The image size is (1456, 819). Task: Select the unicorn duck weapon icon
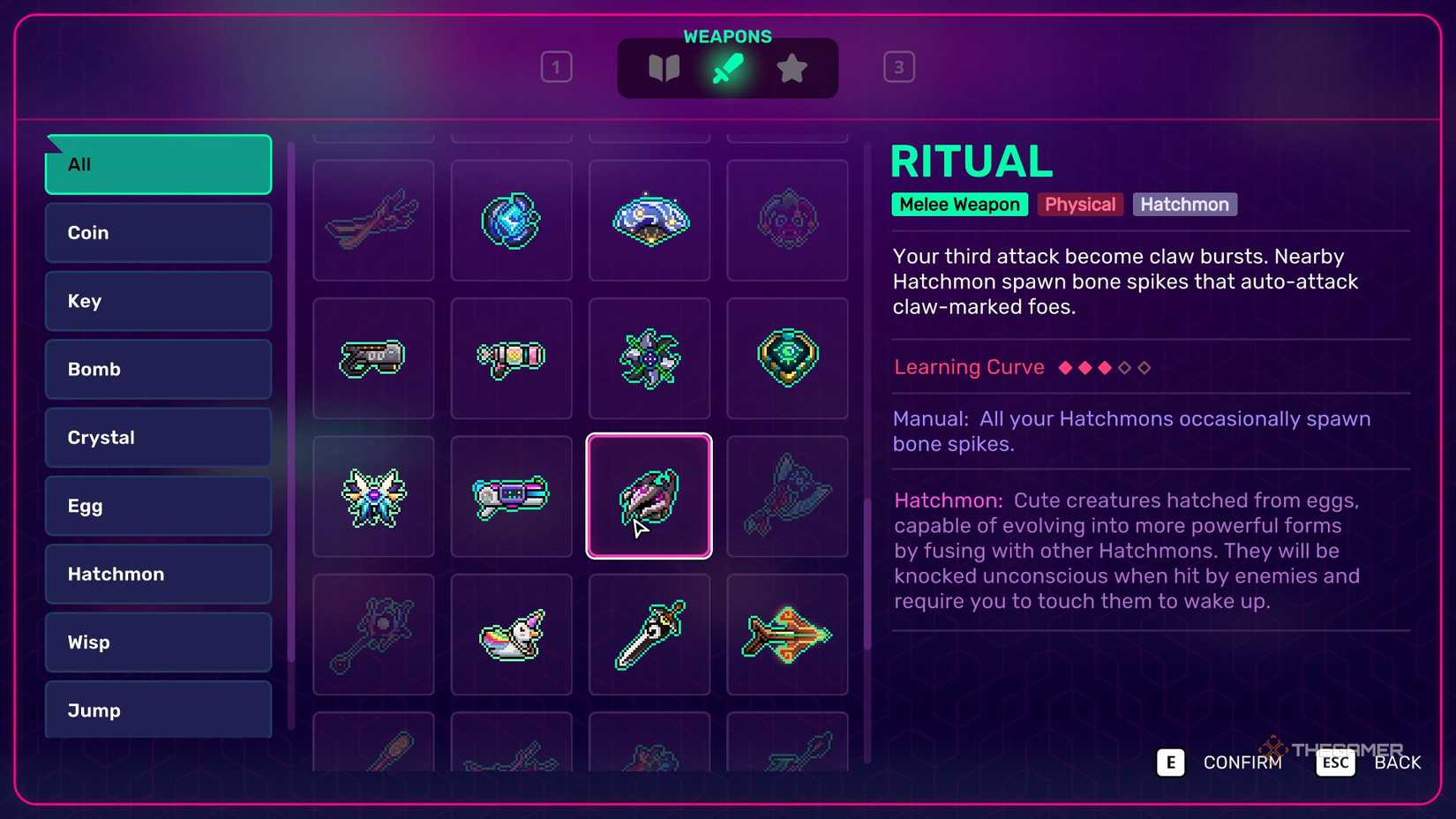pyautogui.click(x=511, y=634)
